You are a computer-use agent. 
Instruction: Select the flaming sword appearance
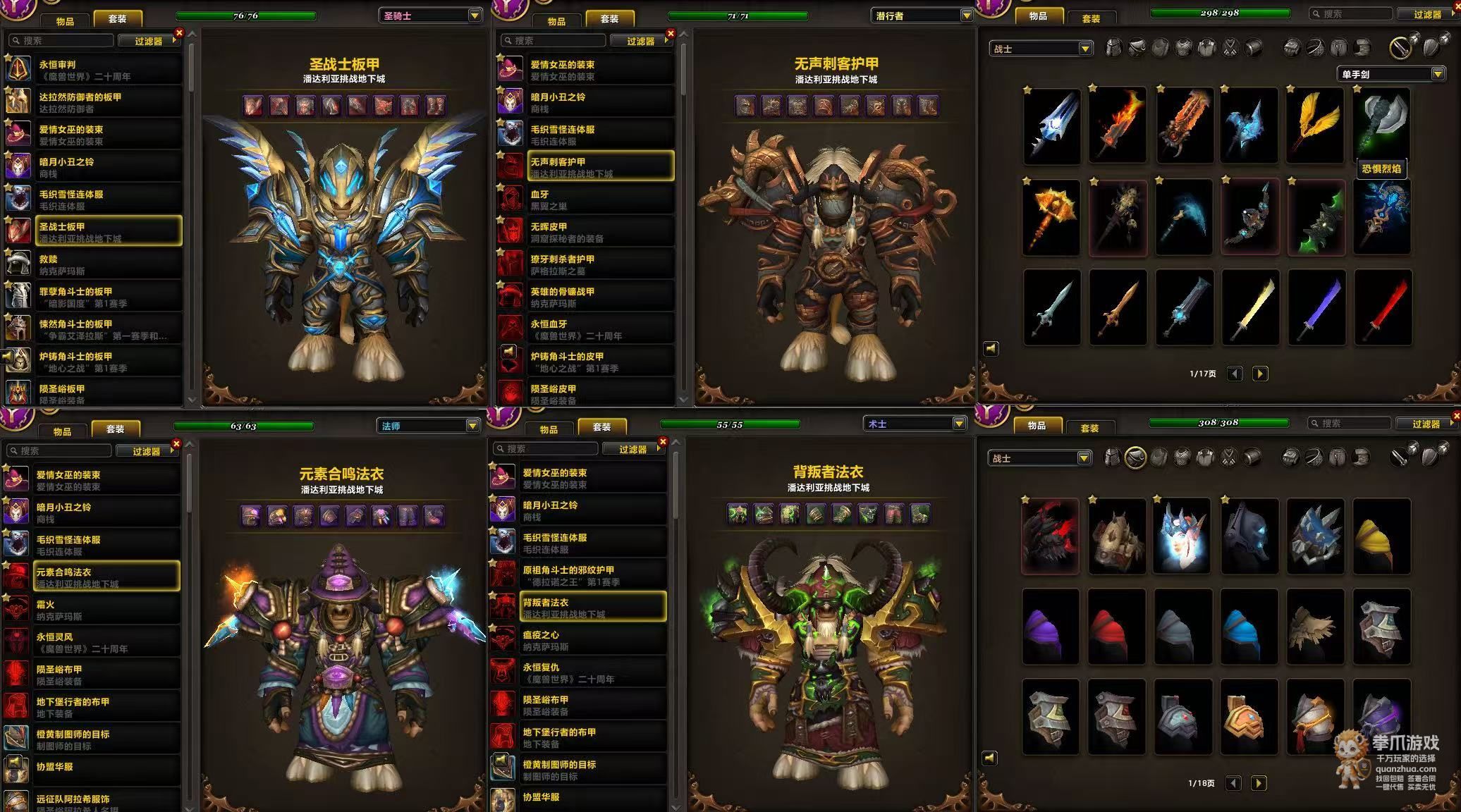1118,125
